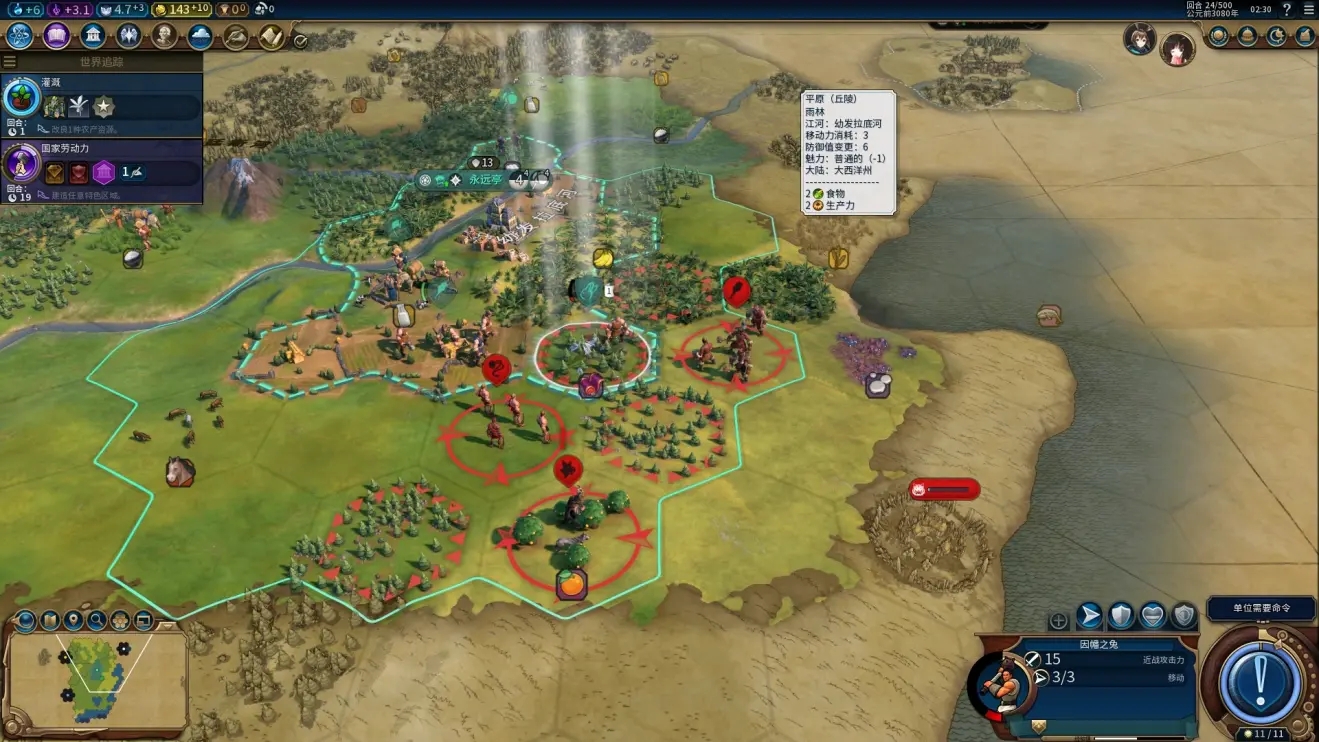Toggle the World Tracker hamburger menu
This screenshot has height=742, width=1319.
pos(10,62)
